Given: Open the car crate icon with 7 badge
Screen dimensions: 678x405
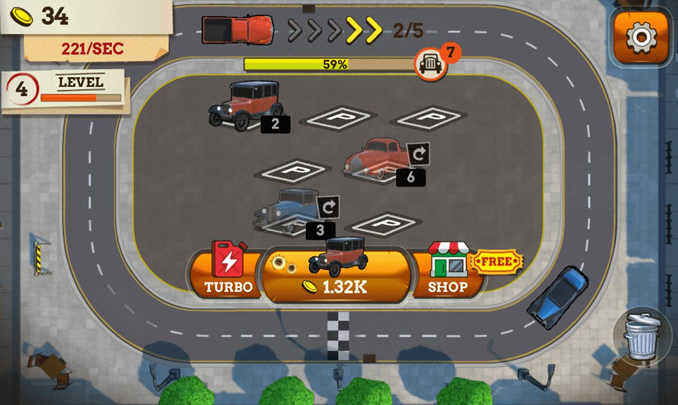Looking at the screenshot, I should click(431, 64).
